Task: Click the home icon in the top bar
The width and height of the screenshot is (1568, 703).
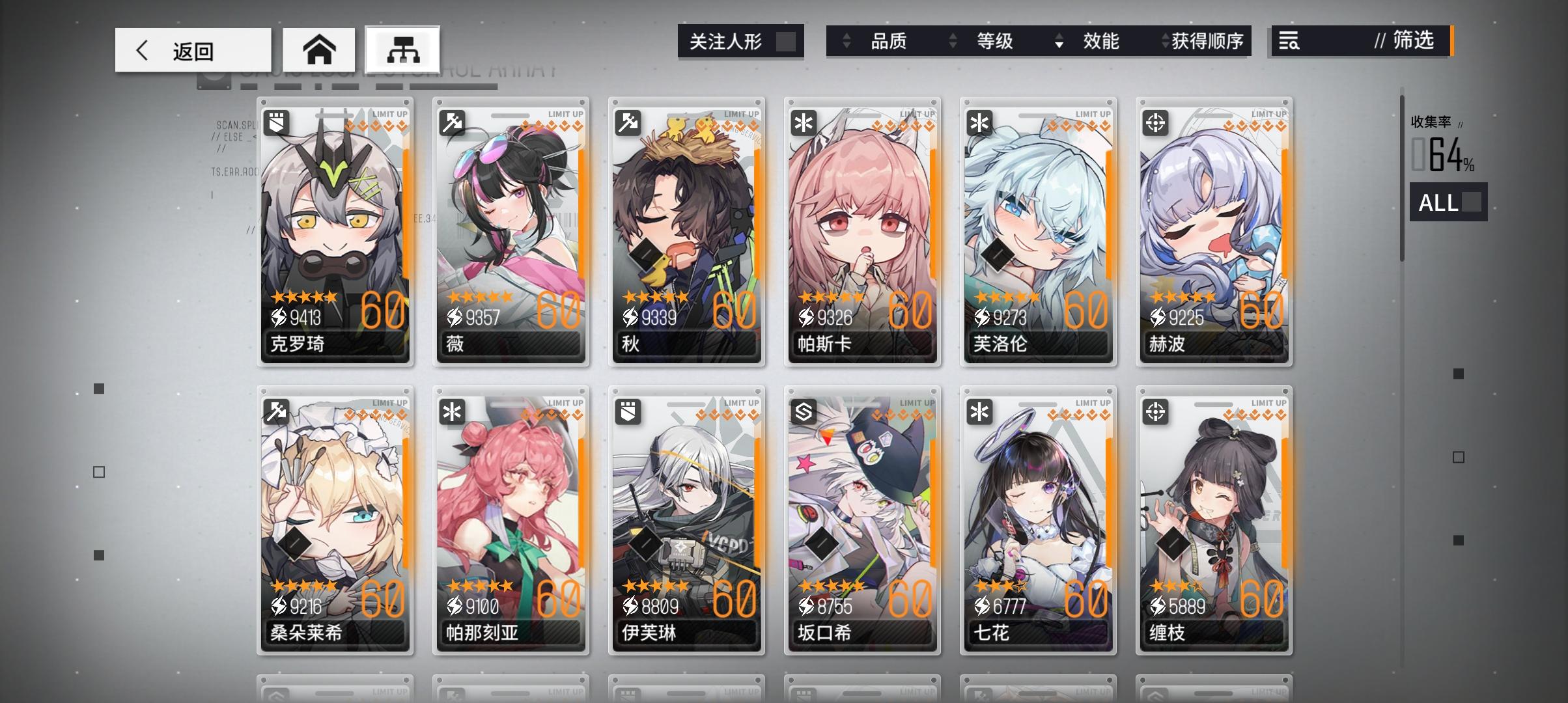Action: (320, 49)
